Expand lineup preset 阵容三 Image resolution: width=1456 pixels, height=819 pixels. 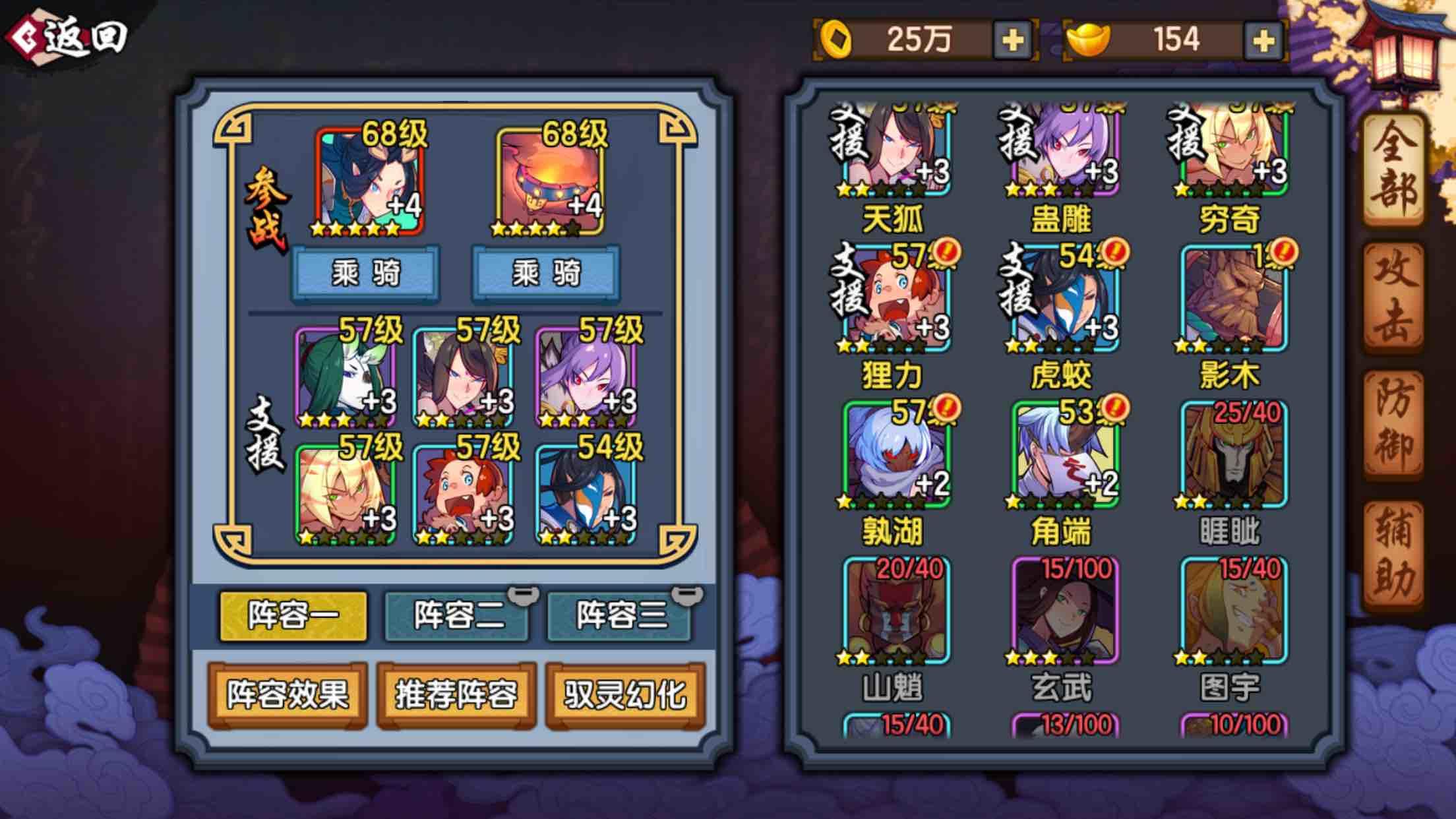click(619, 613)
